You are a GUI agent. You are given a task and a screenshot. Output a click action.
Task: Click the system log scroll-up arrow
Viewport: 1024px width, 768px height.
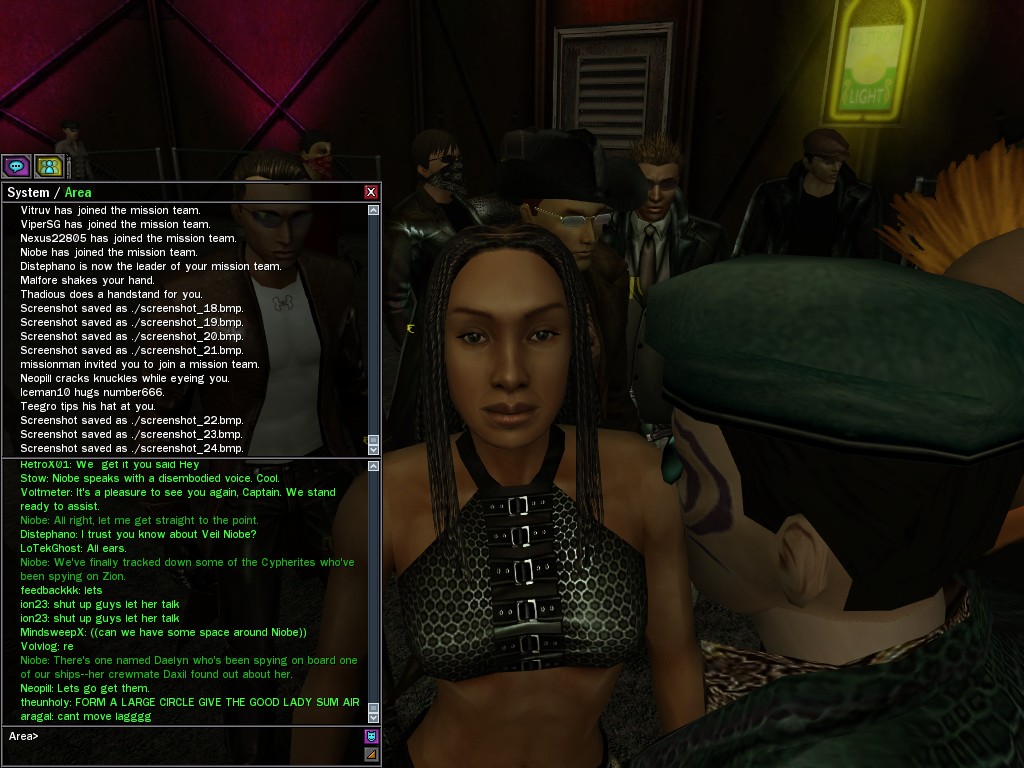pyautogui.click(x=374, y=210)
